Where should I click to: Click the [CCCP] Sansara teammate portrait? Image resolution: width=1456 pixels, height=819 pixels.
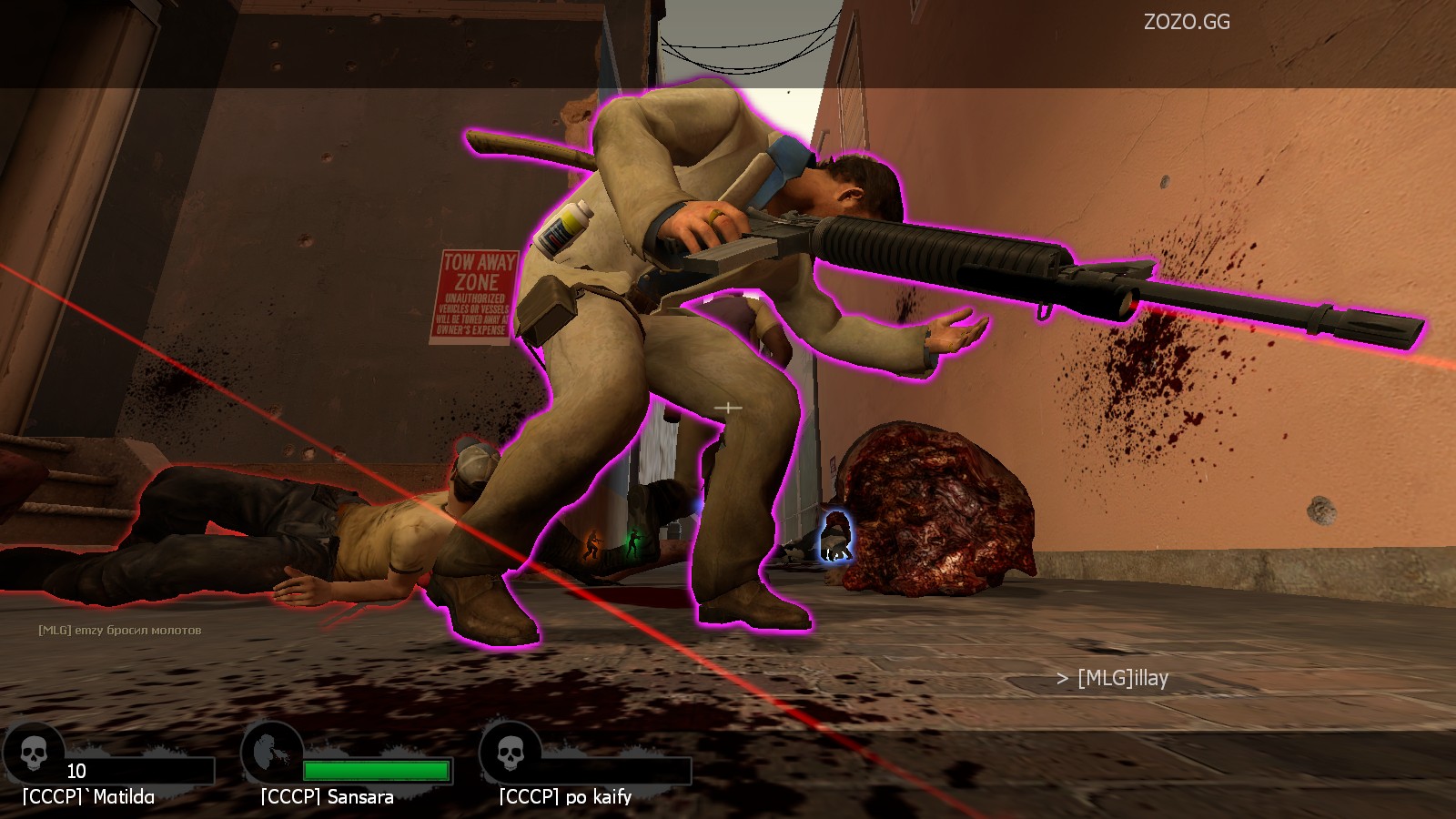point(271,752)
